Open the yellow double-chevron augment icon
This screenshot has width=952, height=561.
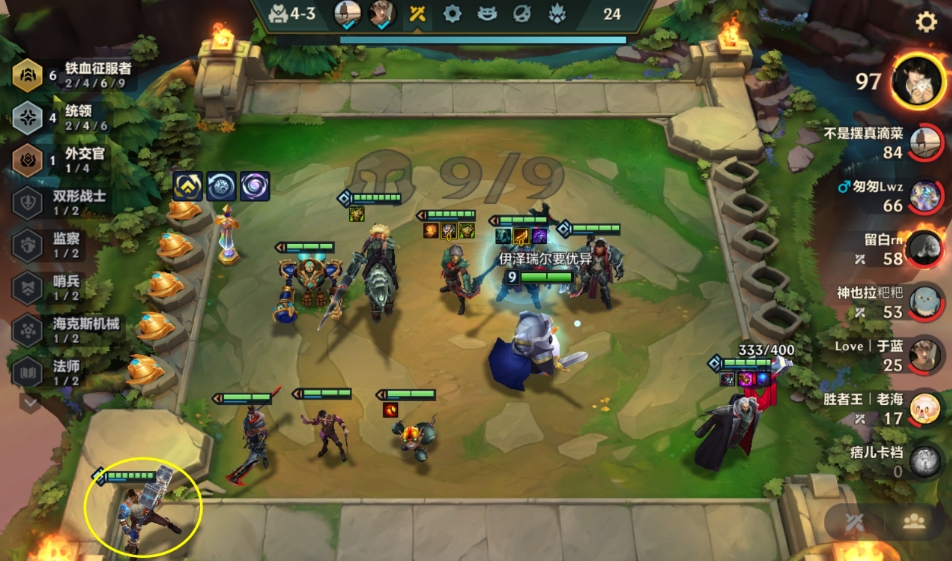pos(188,185)
